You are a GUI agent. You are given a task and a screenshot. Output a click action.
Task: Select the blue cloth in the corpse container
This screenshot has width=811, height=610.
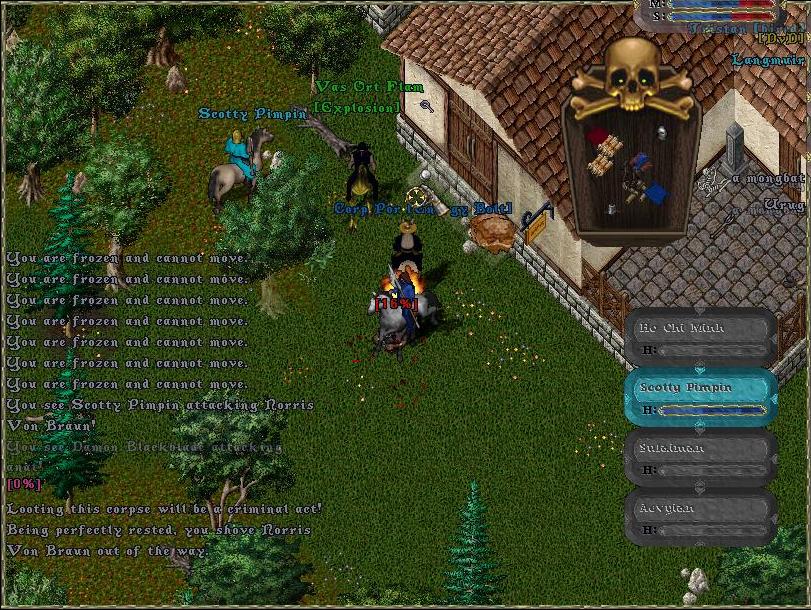coord(655,192)
